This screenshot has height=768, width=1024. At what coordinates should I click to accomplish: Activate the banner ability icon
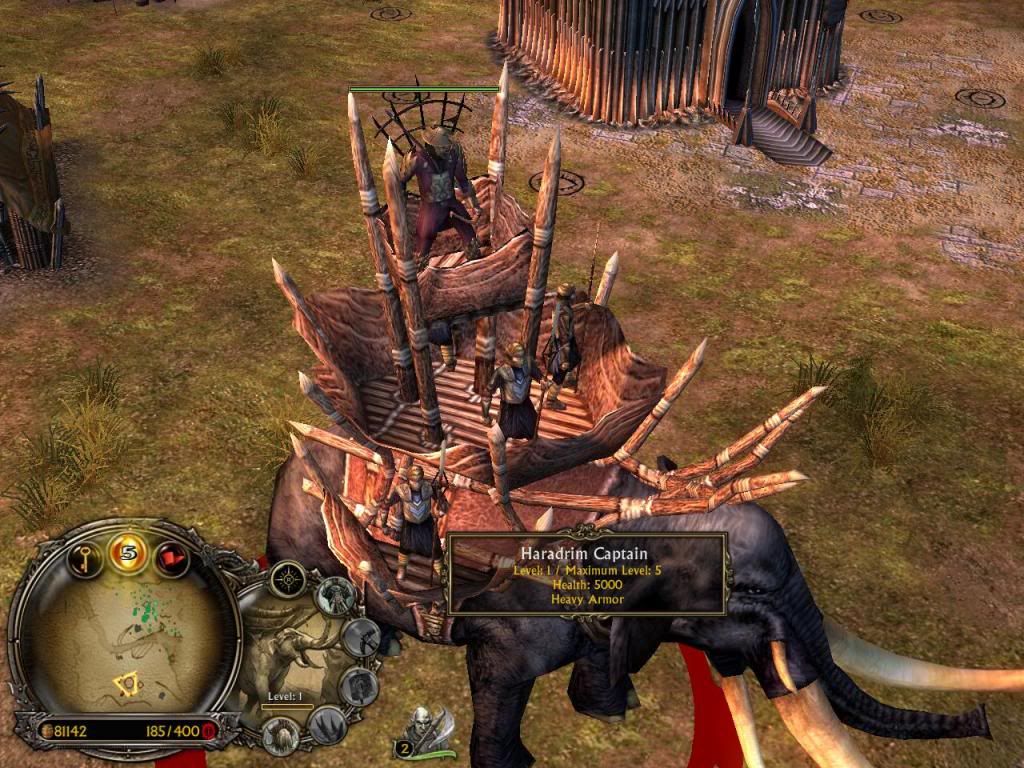357,686
